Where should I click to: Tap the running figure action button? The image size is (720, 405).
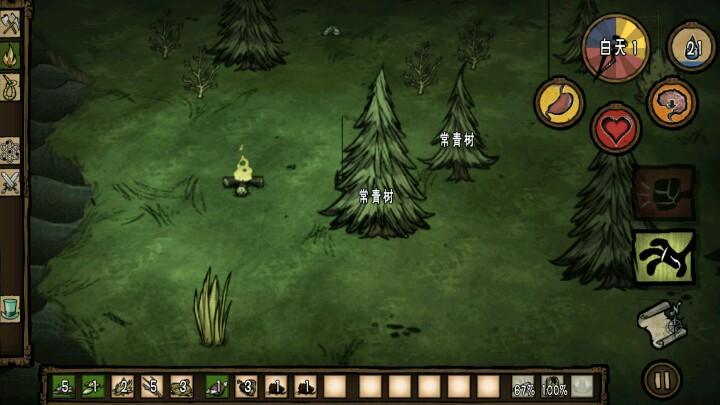(664, 257)
